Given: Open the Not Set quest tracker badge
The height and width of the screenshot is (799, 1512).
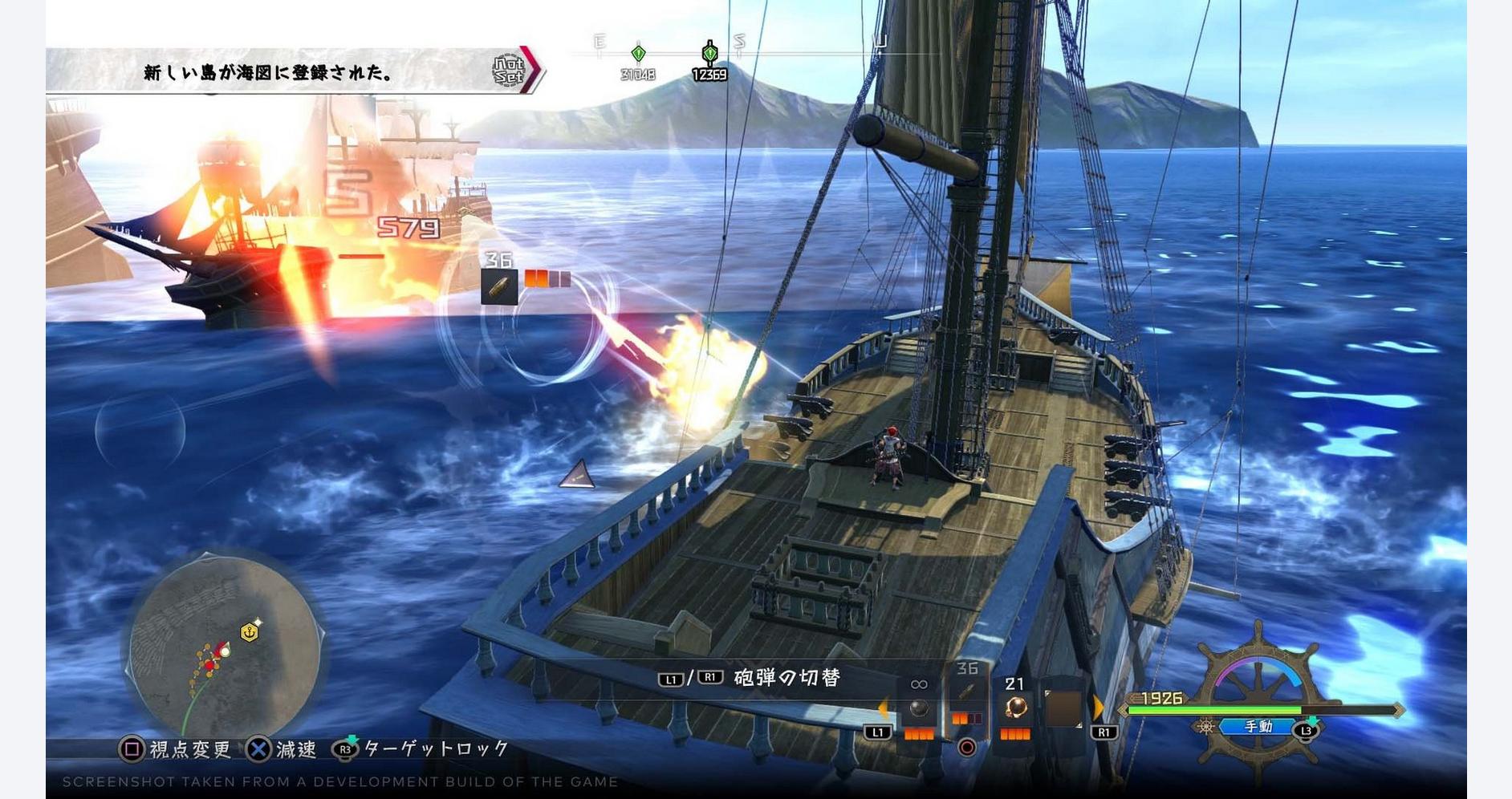Looking at the screenshot, I should click(508, 71).
